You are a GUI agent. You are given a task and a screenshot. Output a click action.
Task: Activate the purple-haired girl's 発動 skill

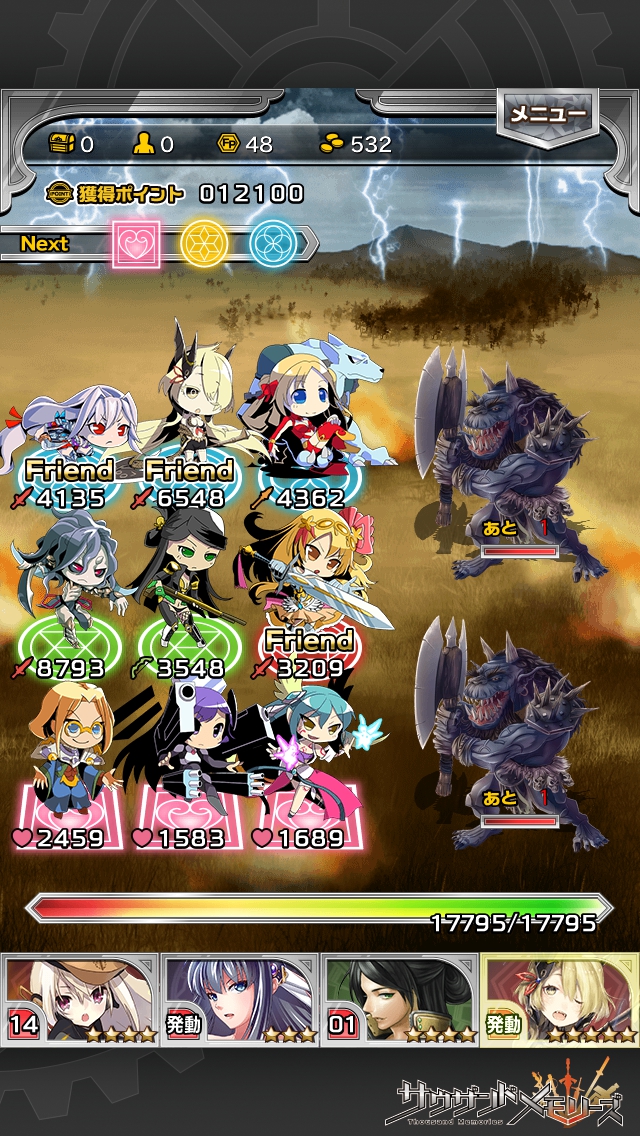coord(240,997)
